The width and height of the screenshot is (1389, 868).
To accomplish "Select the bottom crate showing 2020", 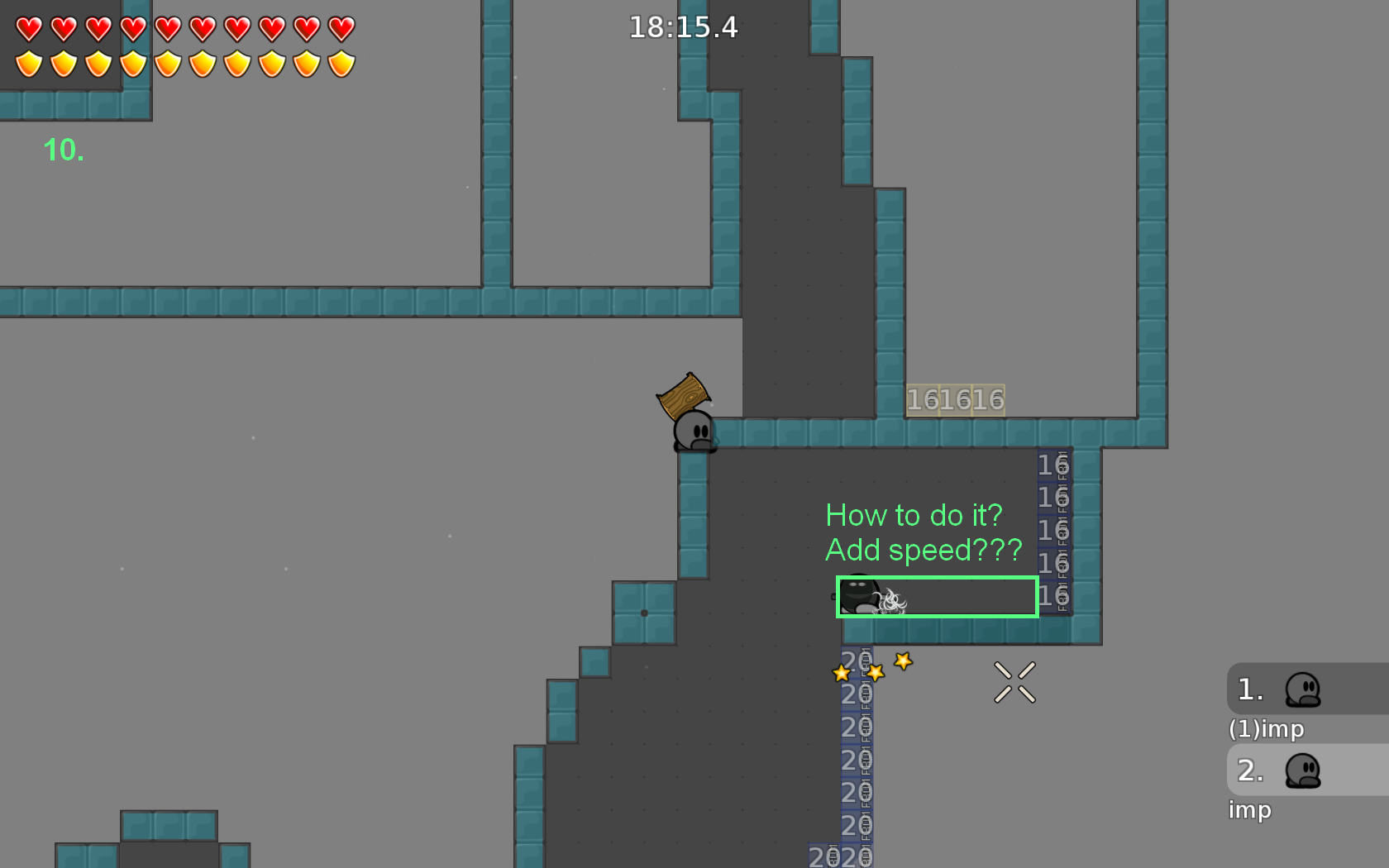I will point(839,857).
